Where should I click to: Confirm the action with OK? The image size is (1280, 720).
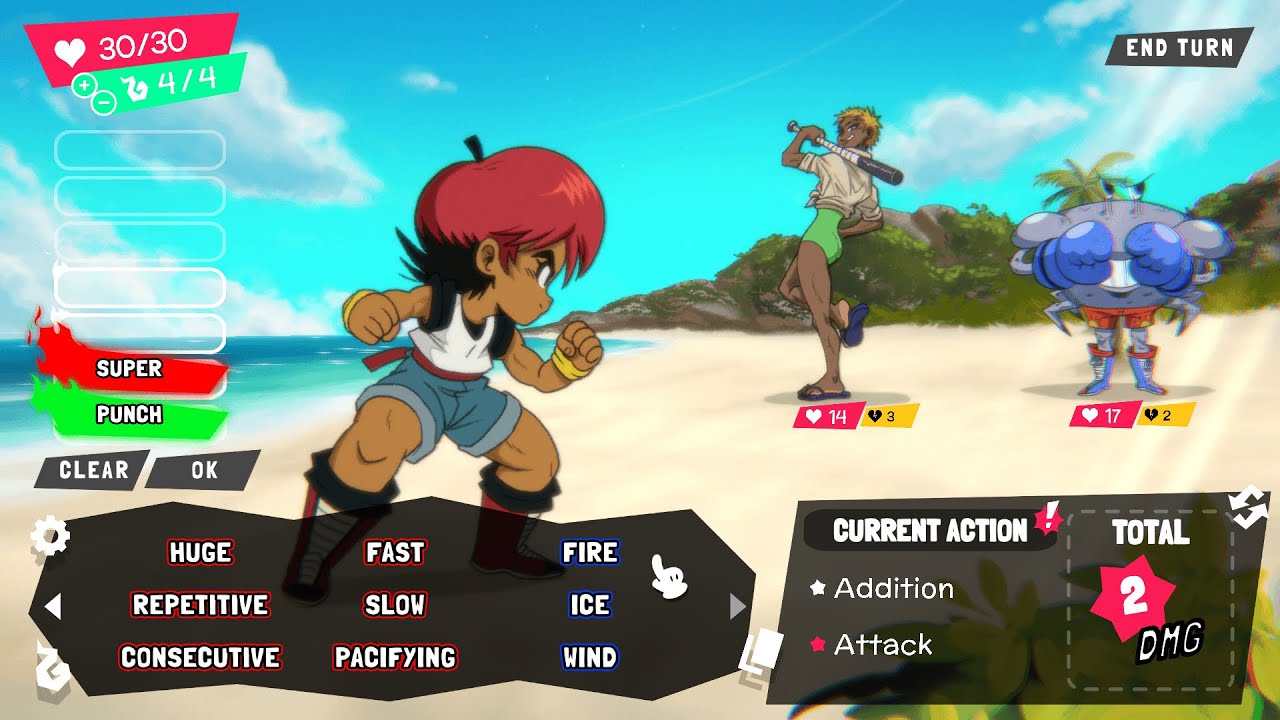coord(204,470)
